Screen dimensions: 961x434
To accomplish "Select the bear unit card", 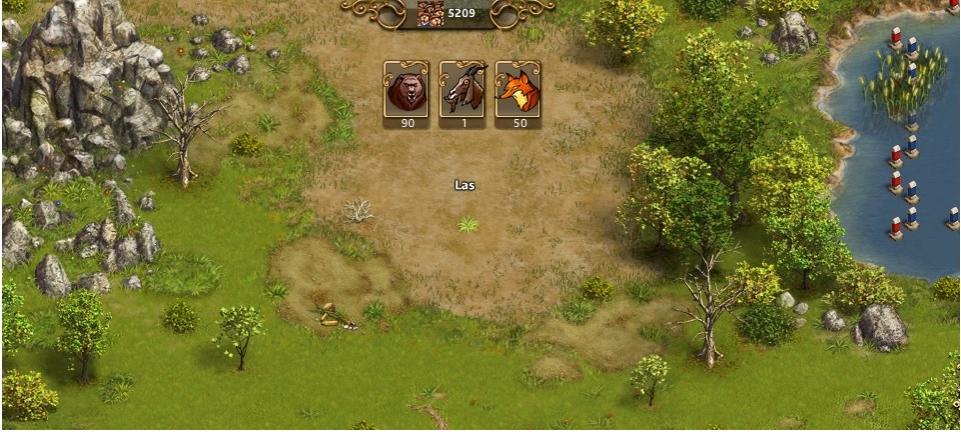I will click(x=406, y=91).
